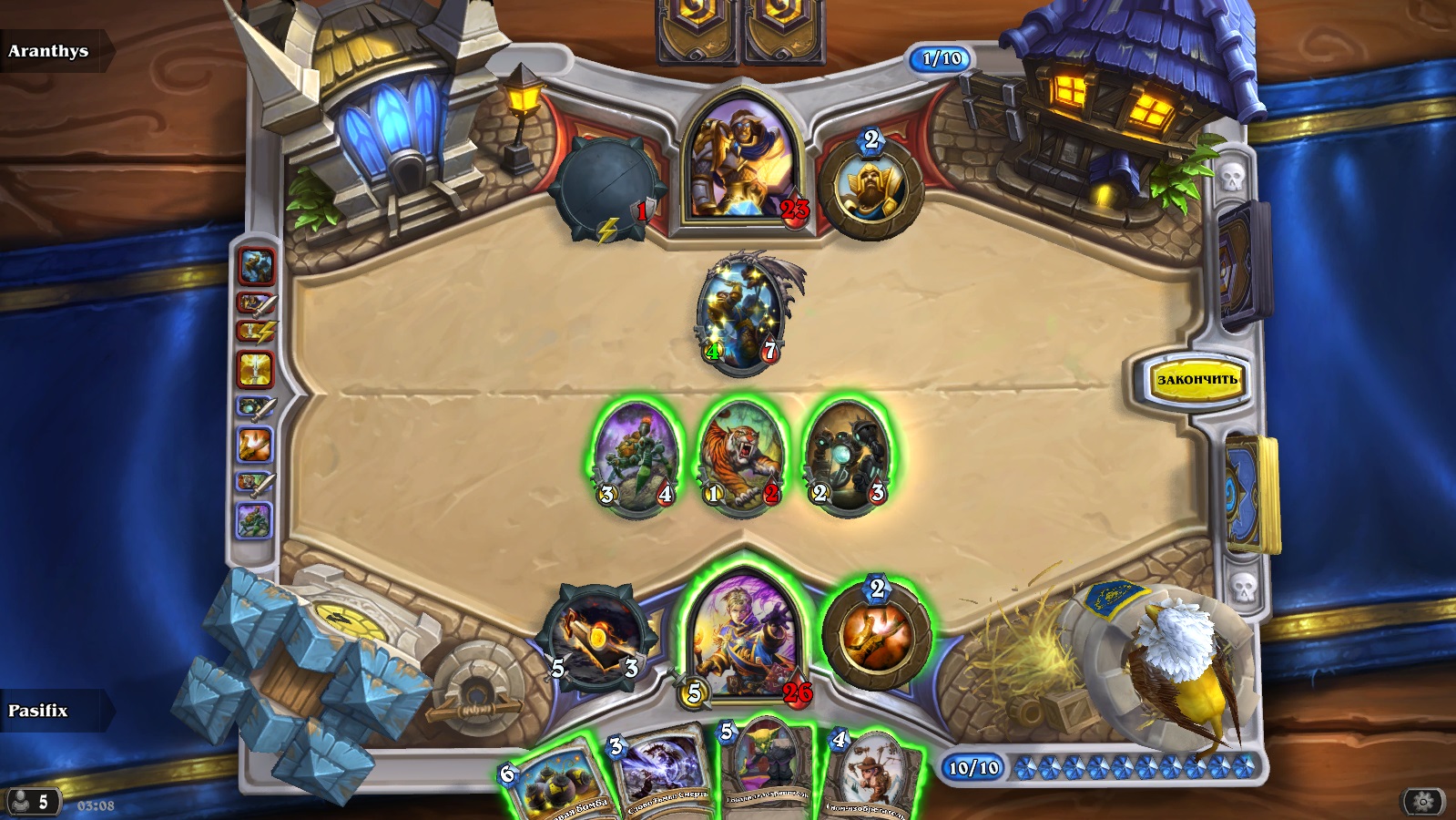Show the green creature history tile
The height and width of the screenshot is (820, 1456).
[254, 521]
